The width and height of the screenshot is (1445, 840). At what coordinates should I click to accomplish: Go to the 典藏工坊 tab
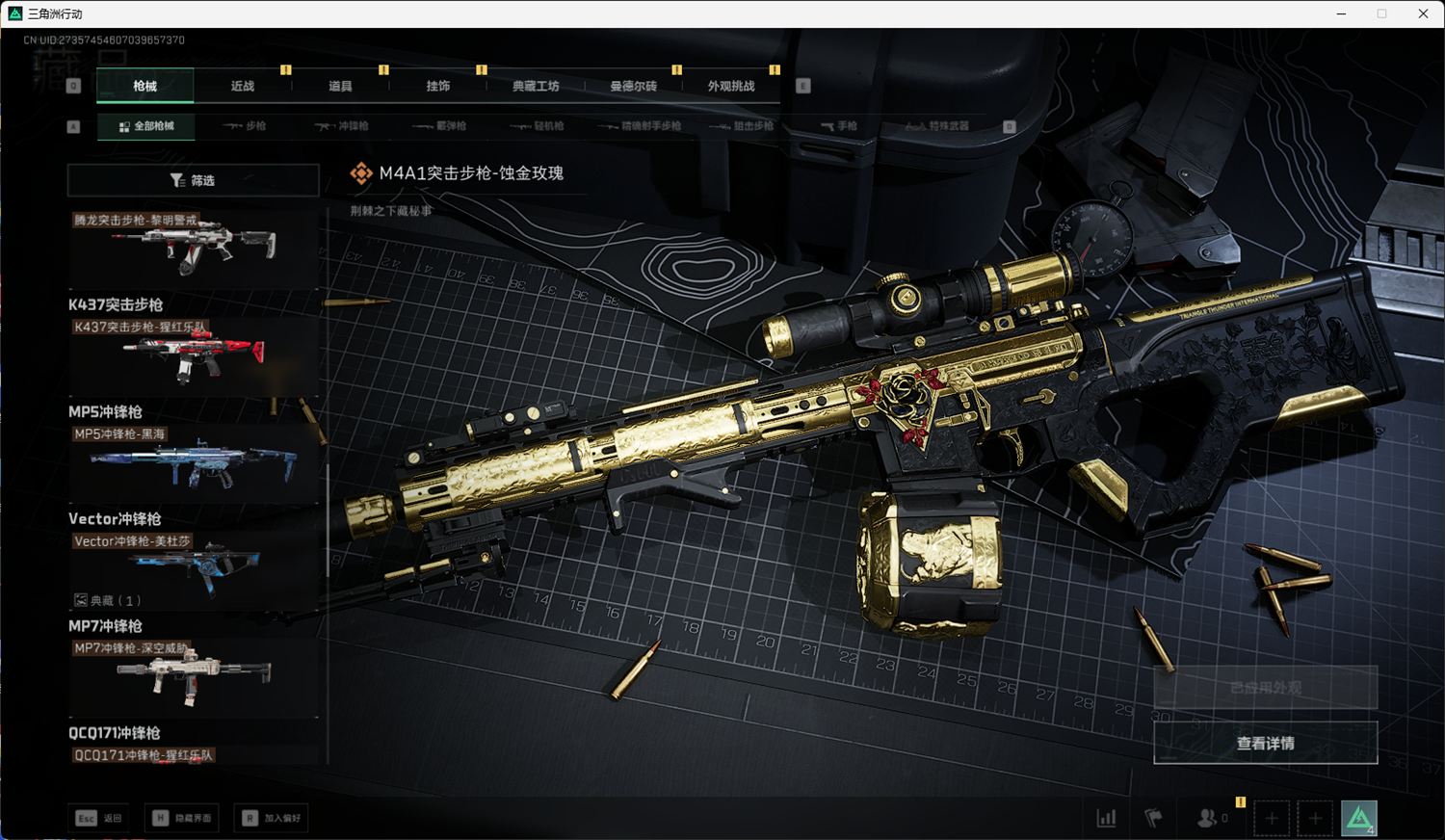click(536, 86)
